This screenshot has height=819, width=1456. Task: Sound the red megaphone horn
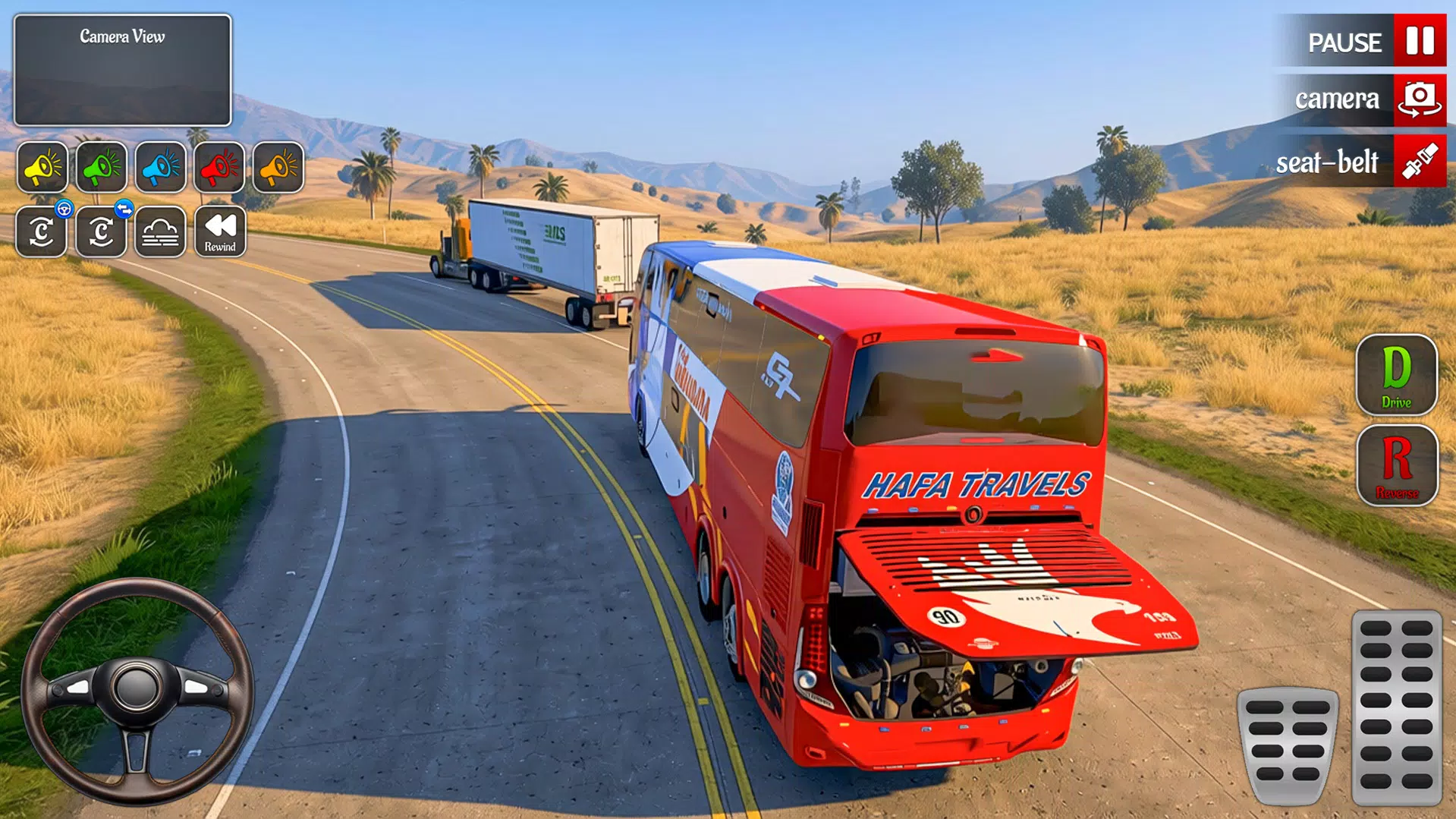219,168
